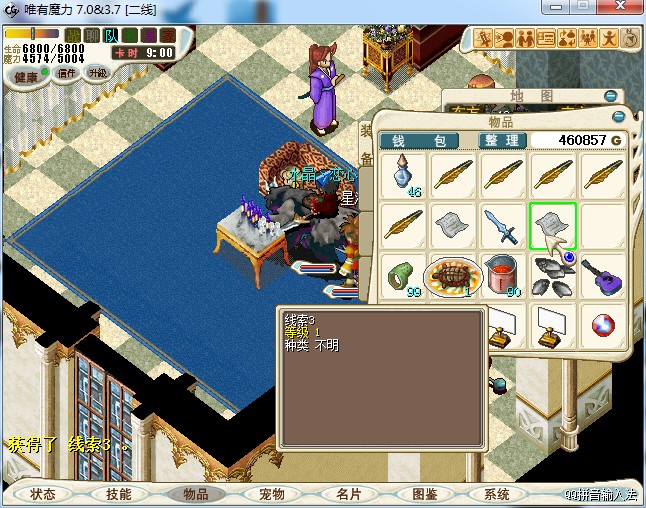Open the 宠物 pets menu
The width and height of the screenshot is (646, 508).
click(271, 494)
